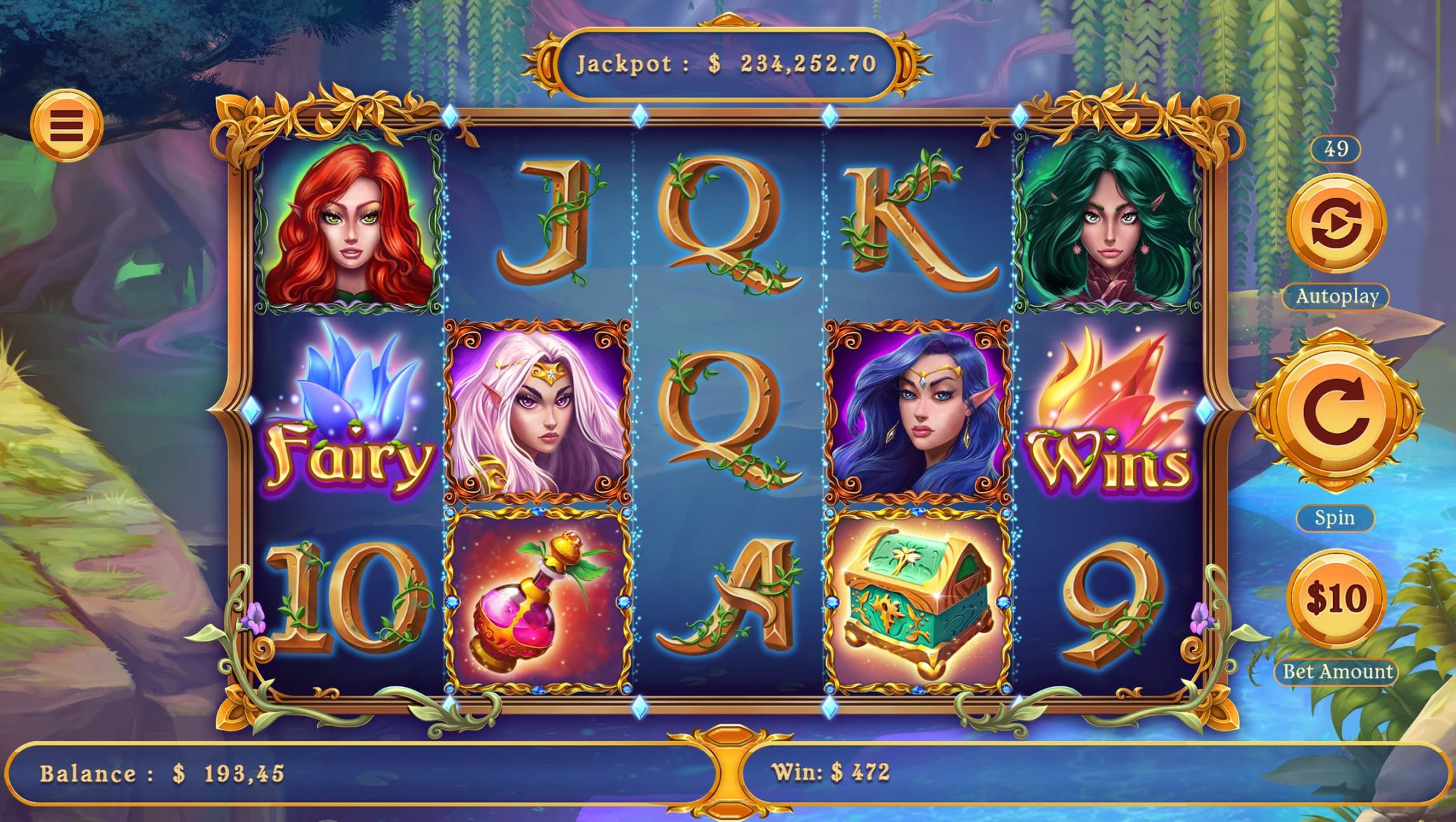Click the pink potion bottle symbol
This screenshot has height=822, width=1456.
[537, 596]
